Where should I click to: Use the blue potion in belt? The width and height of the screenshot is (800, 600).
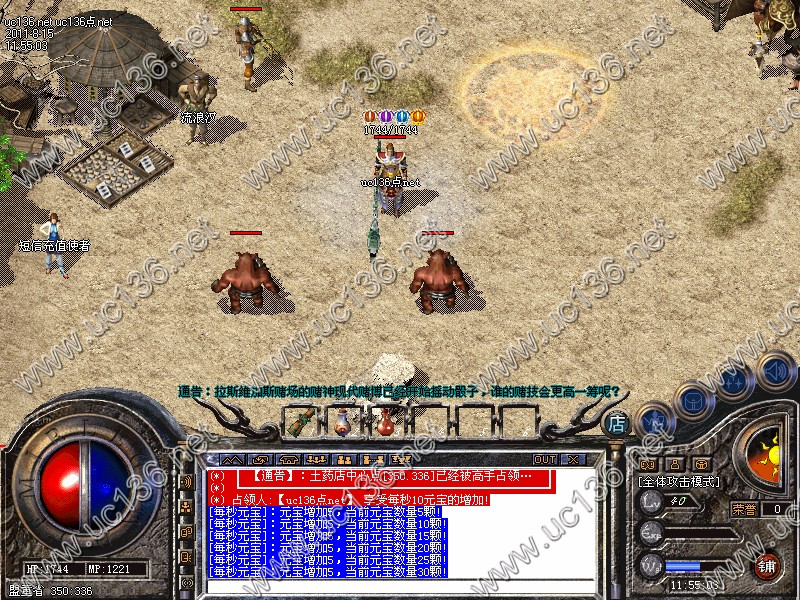point(342,424)
